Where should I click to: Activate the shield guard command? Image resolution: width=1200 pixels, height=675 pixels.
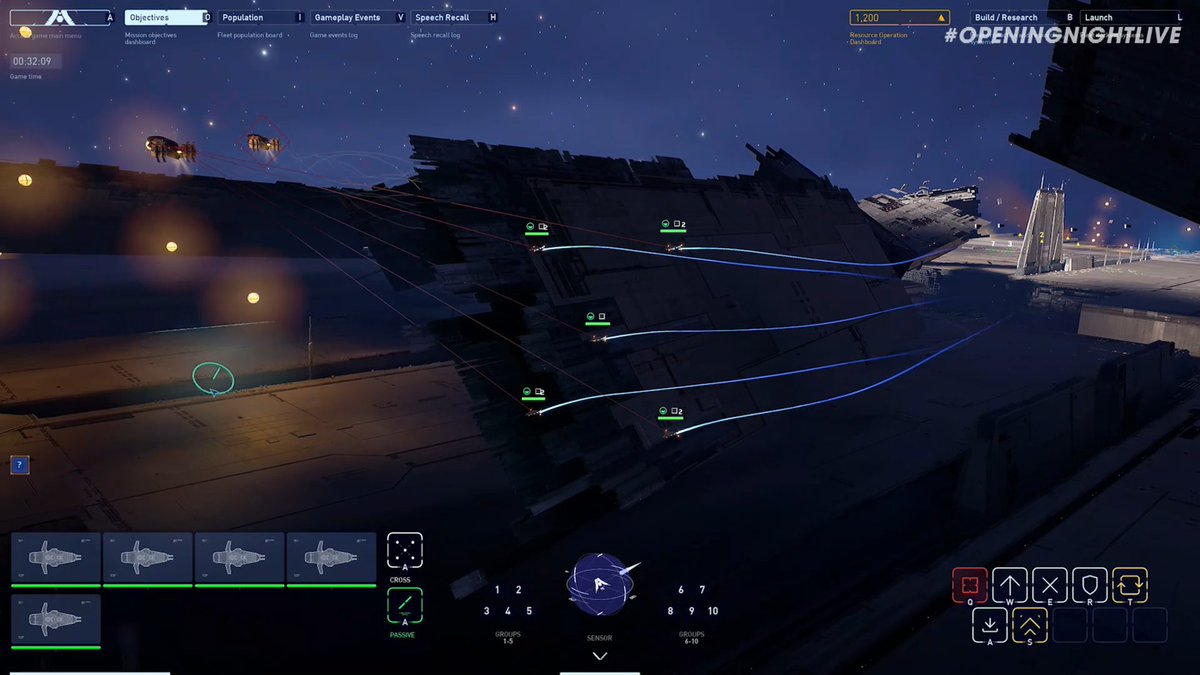(1090, 585)
